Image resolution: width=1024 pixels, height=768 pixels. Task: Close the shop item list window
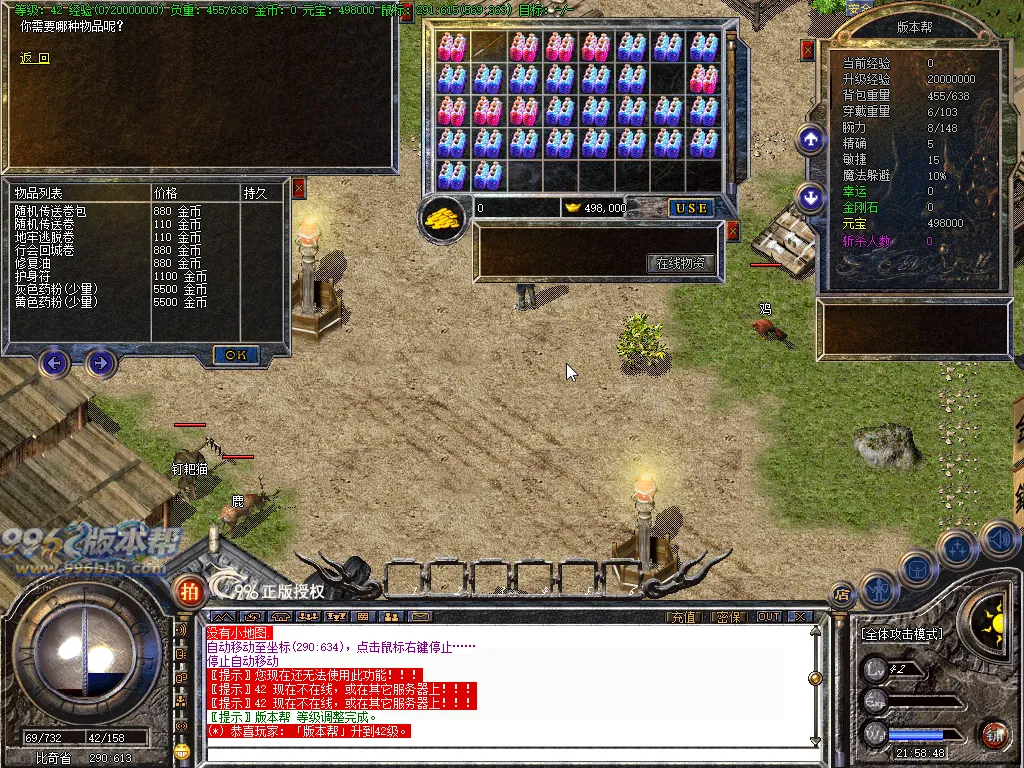(x=298, y=187)
